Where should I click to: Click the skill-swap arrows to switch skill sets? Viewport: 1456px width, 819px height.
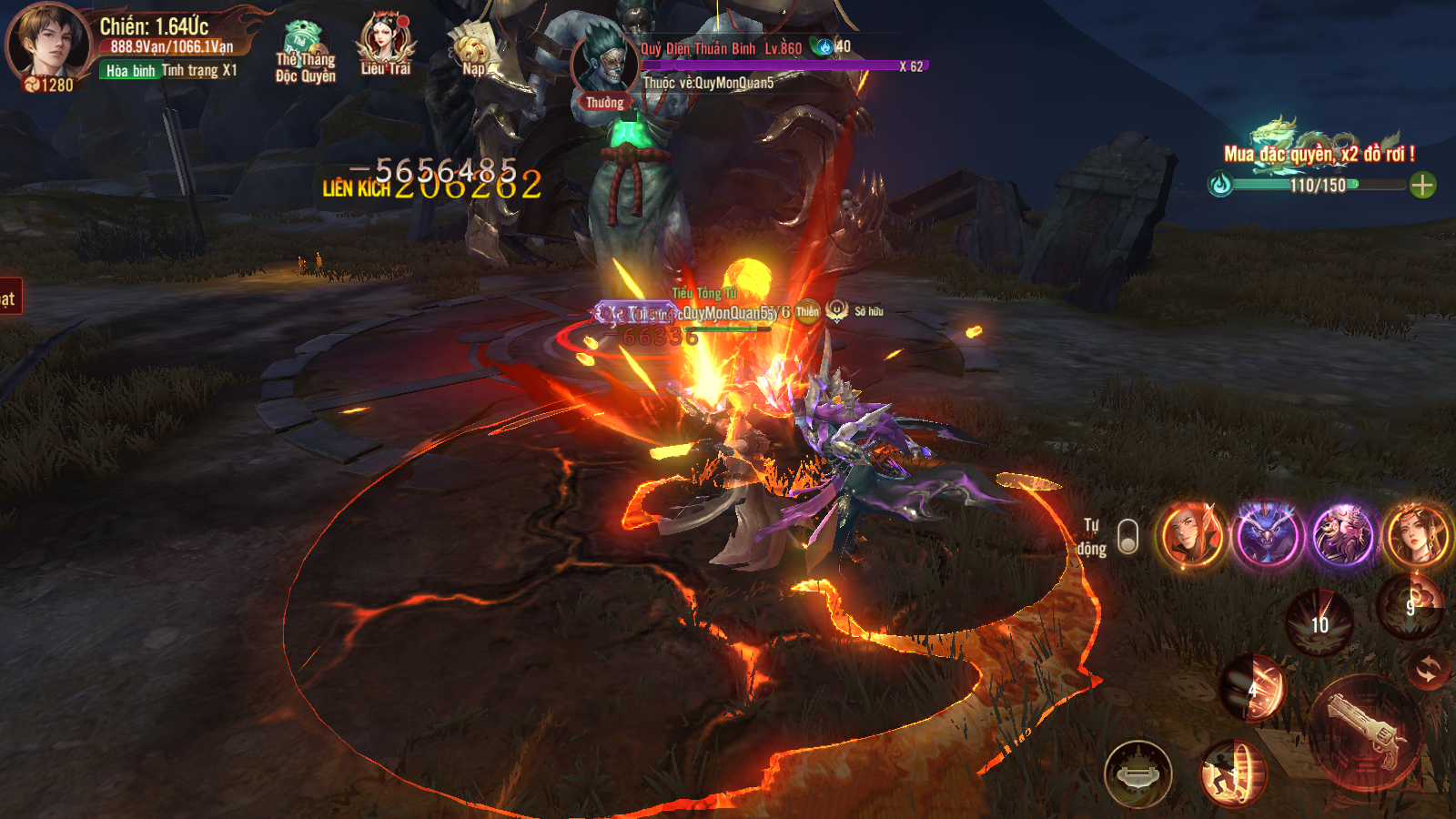[x=1430, y=671]
